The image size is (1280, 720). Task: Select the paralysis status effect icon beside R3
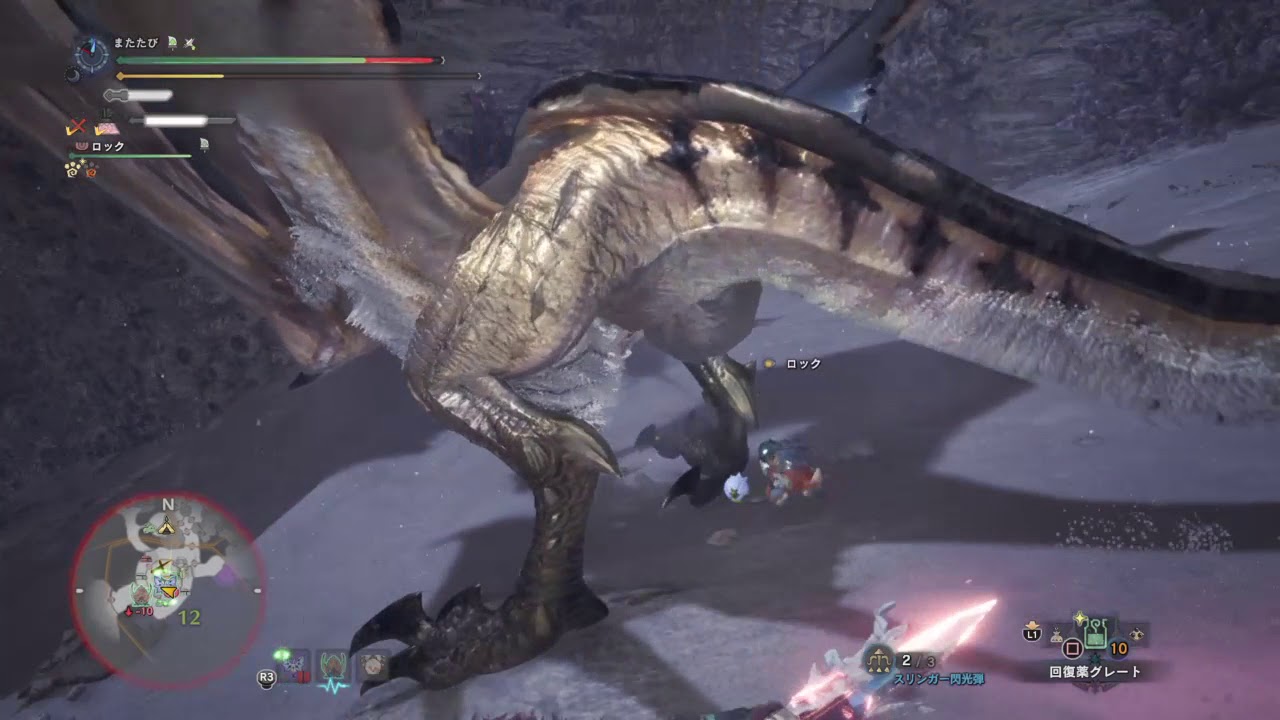(295, 664)
